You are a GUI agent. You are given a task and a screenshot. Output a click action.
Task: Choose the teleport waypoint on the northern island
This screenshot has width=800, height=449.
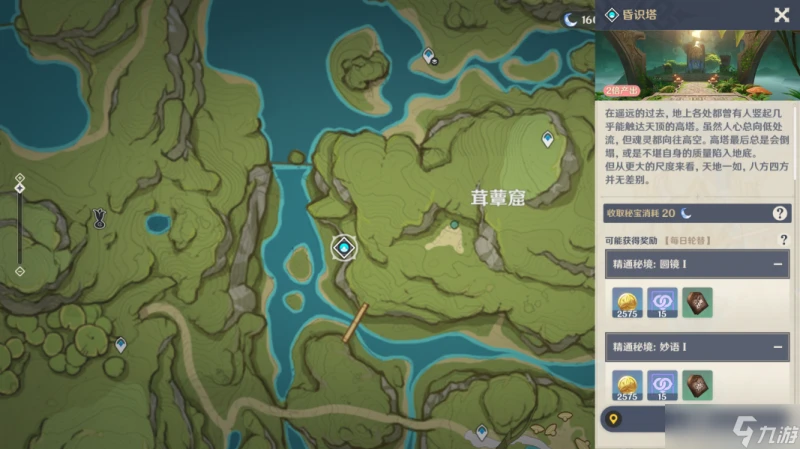[429, 56]
